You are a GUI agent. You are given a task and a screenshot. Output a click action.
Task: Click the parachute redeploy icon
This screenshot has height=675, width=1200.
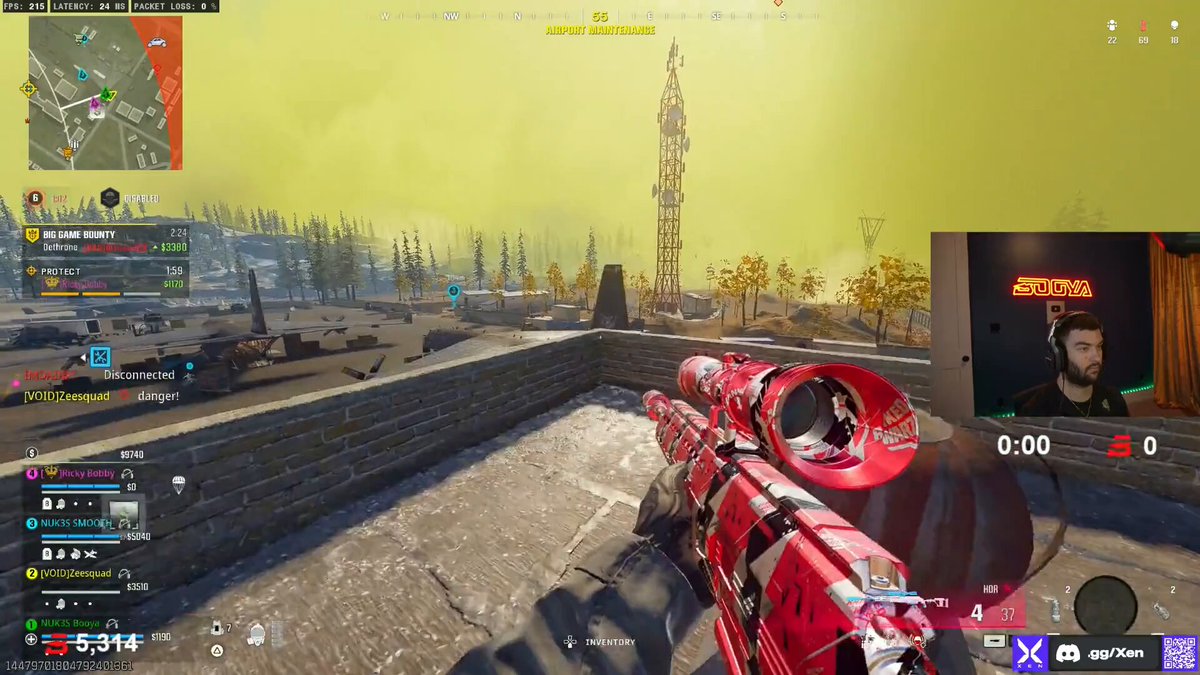tap(178, 484)
